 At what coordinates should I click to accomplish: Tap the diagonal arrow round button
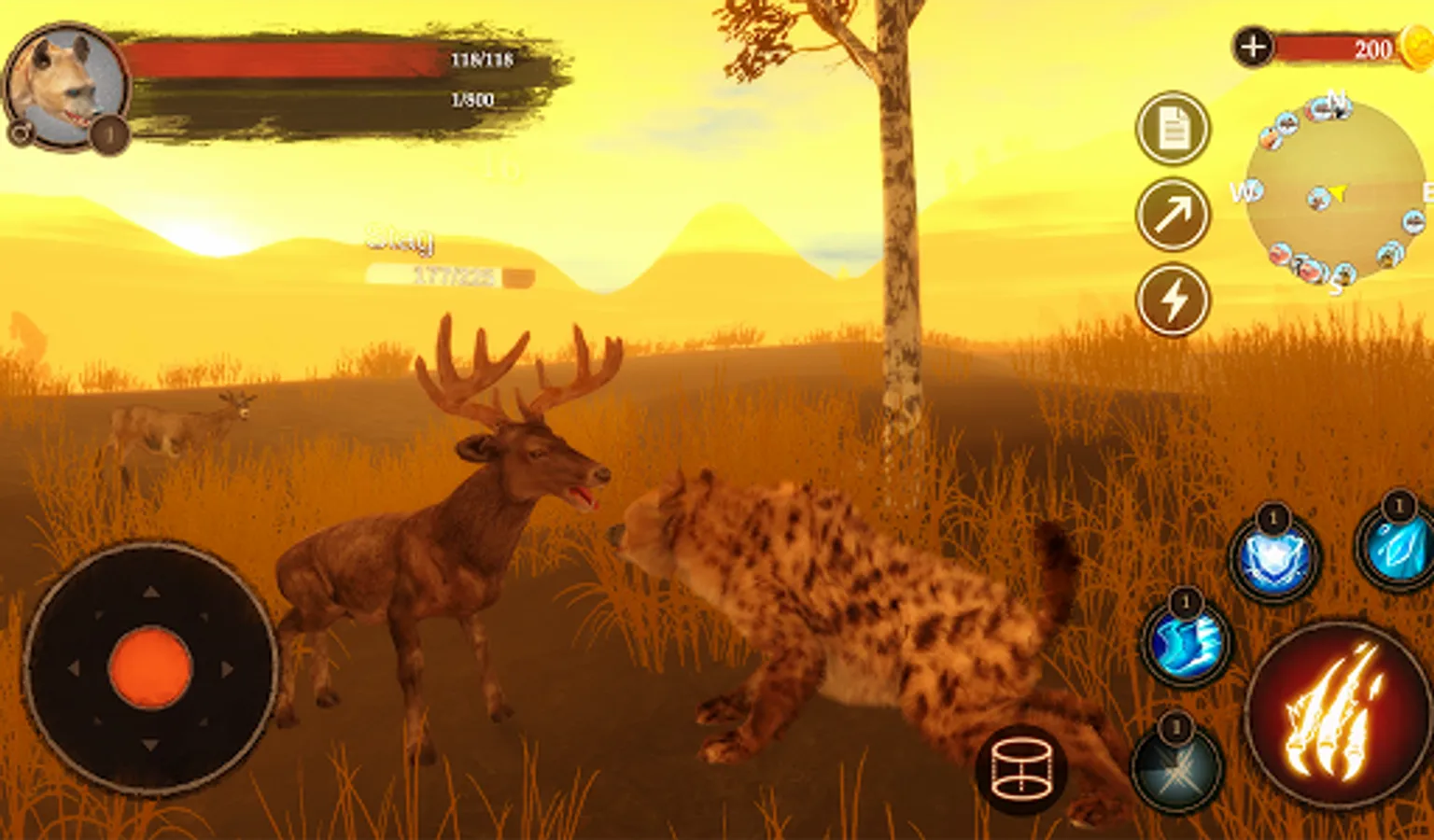click(1173, 215)
